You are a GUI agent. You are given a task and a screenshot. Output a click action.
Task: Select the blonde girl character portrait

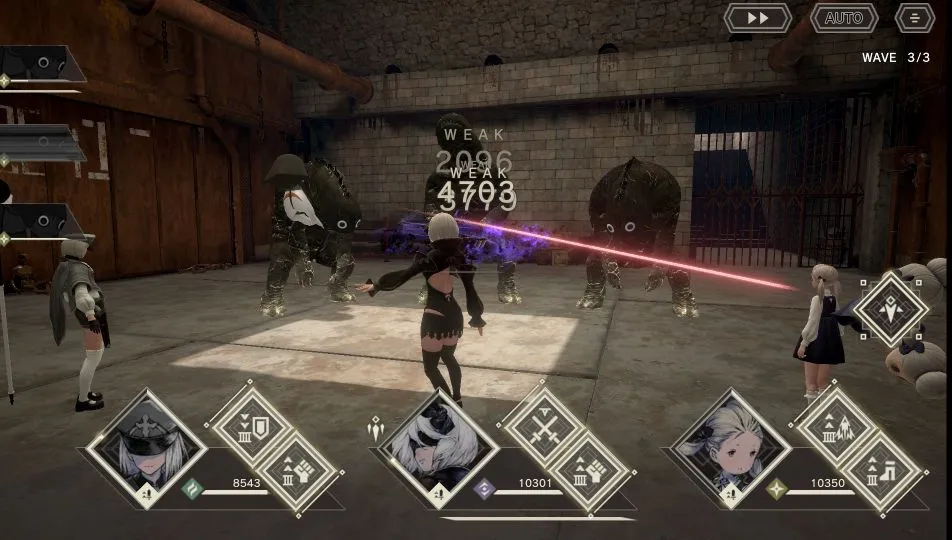[731, 447]
